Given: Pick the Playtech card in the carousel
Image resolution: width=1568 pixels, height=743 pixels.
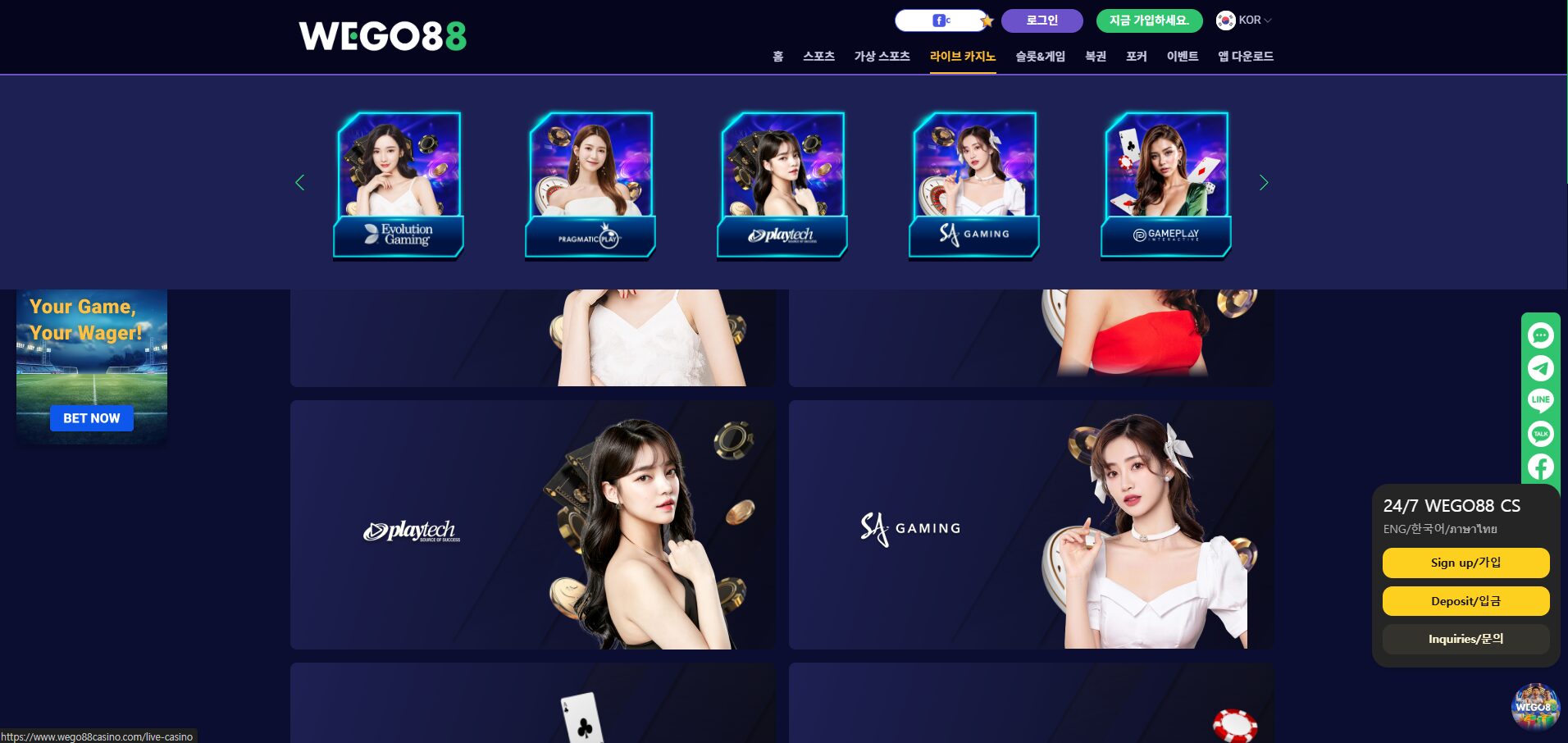Looking at the screenshot, I should [x=782, y=185].
